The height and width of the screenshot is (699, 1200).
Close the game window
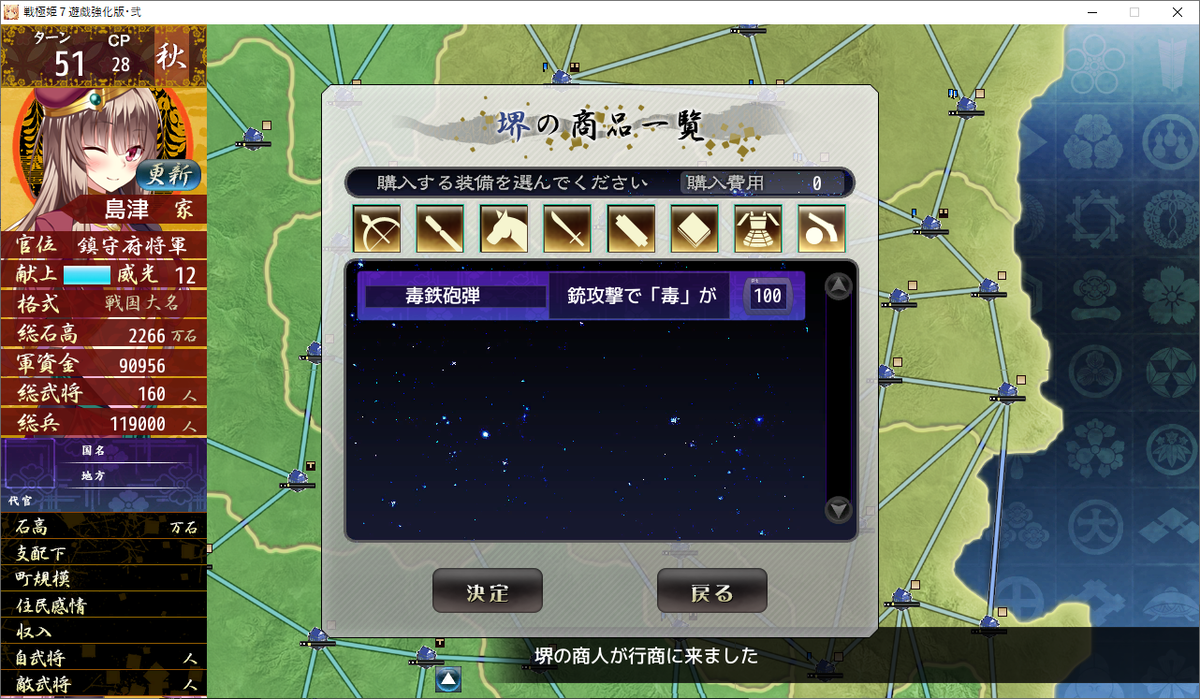[x=1176, y=12]
